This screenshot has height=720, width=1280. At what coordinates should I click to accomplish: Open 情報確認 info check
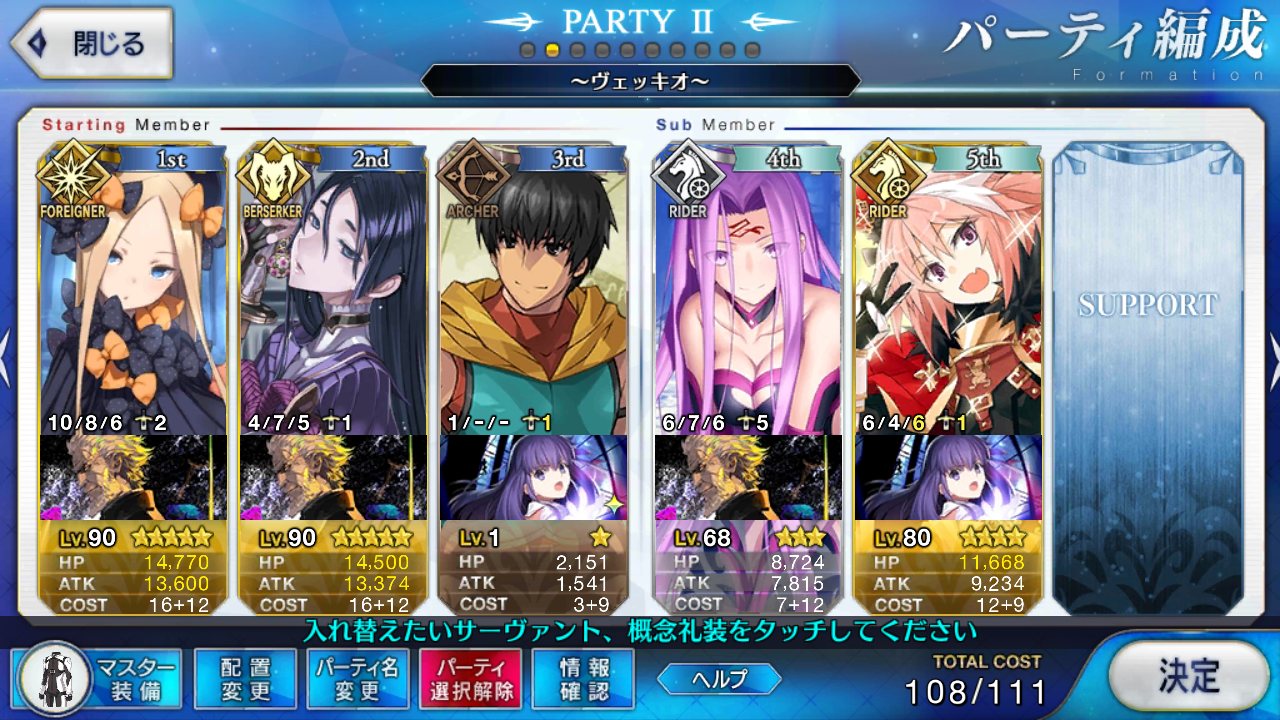pyautogui.click(x=582, y=679)
